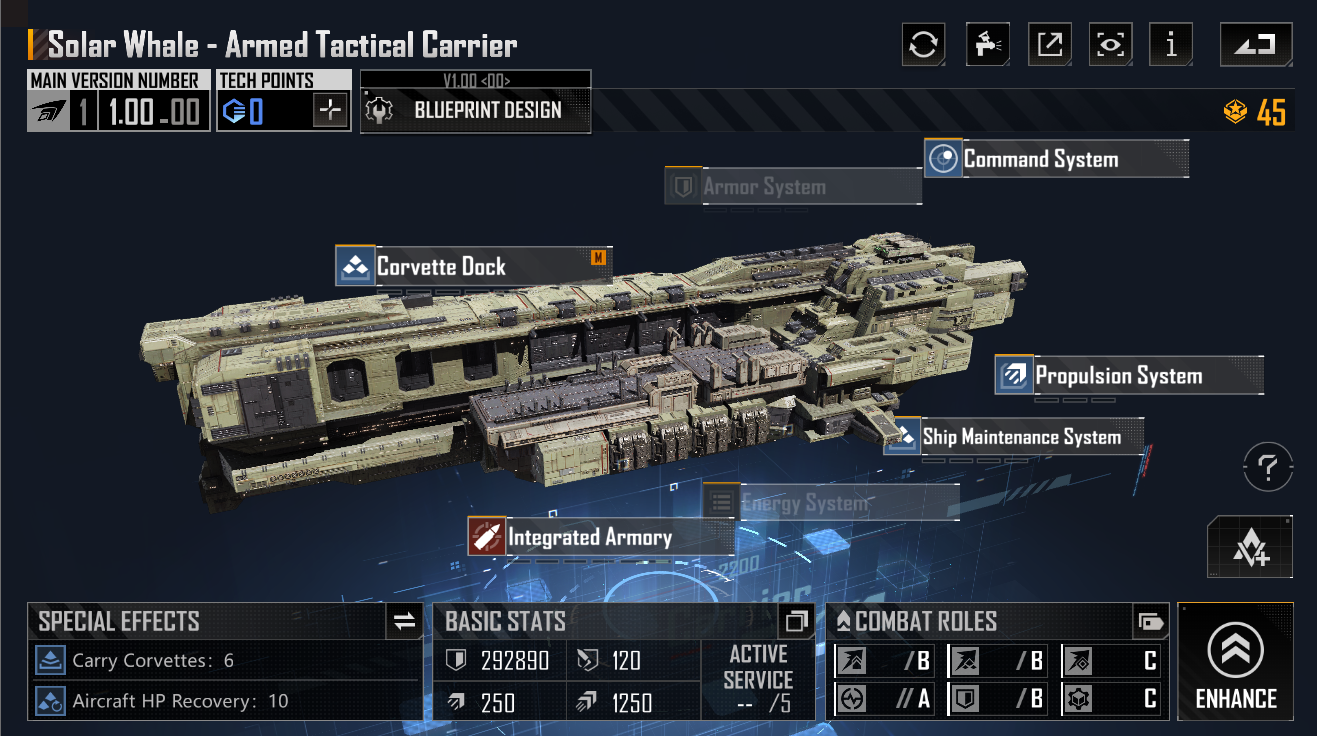Show ship info with the i button
1317x736 pixels.
1172,45
